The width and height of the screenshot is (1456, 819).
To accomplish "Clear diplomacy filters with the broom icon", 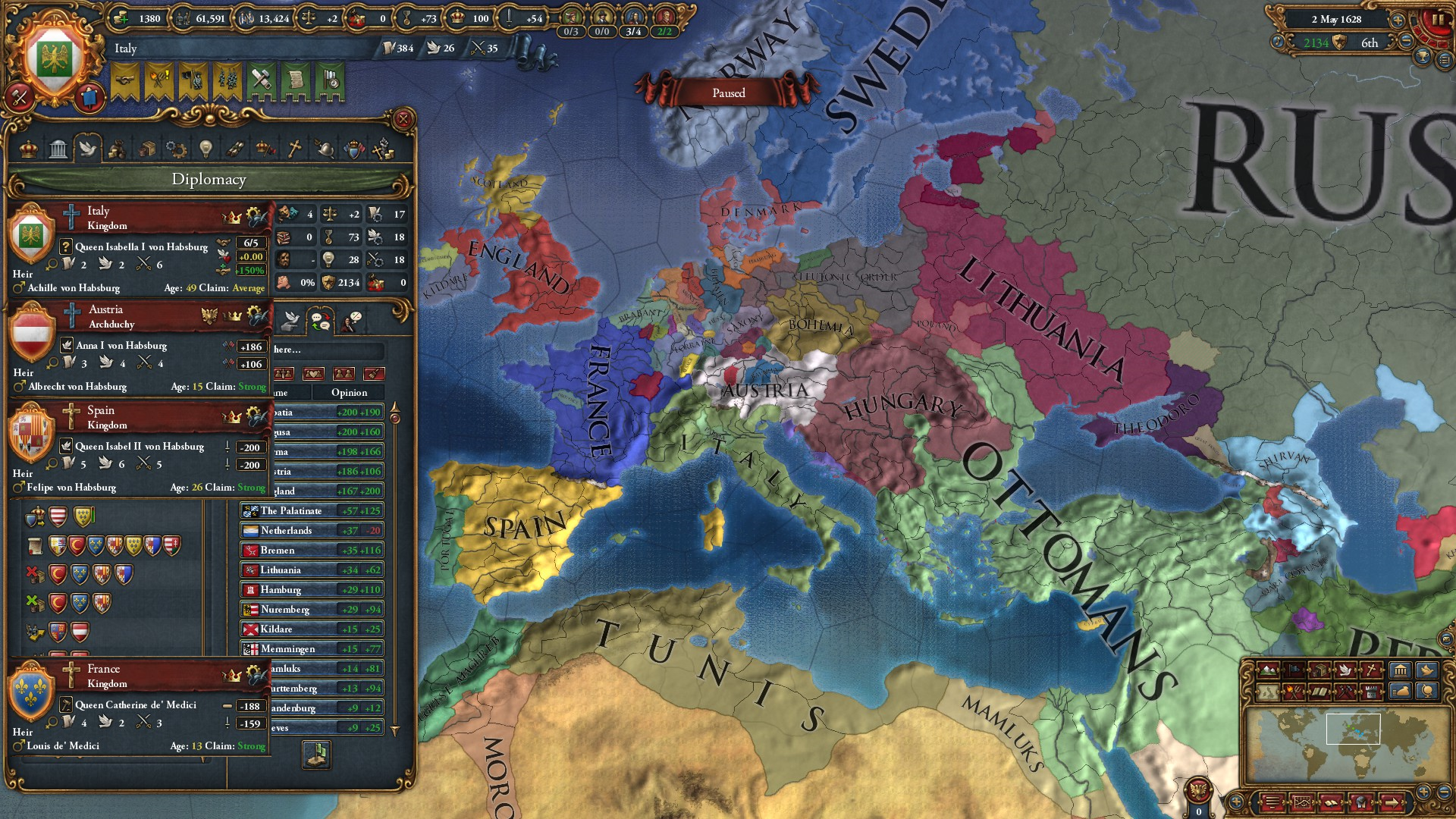I will tap(375, 374).
